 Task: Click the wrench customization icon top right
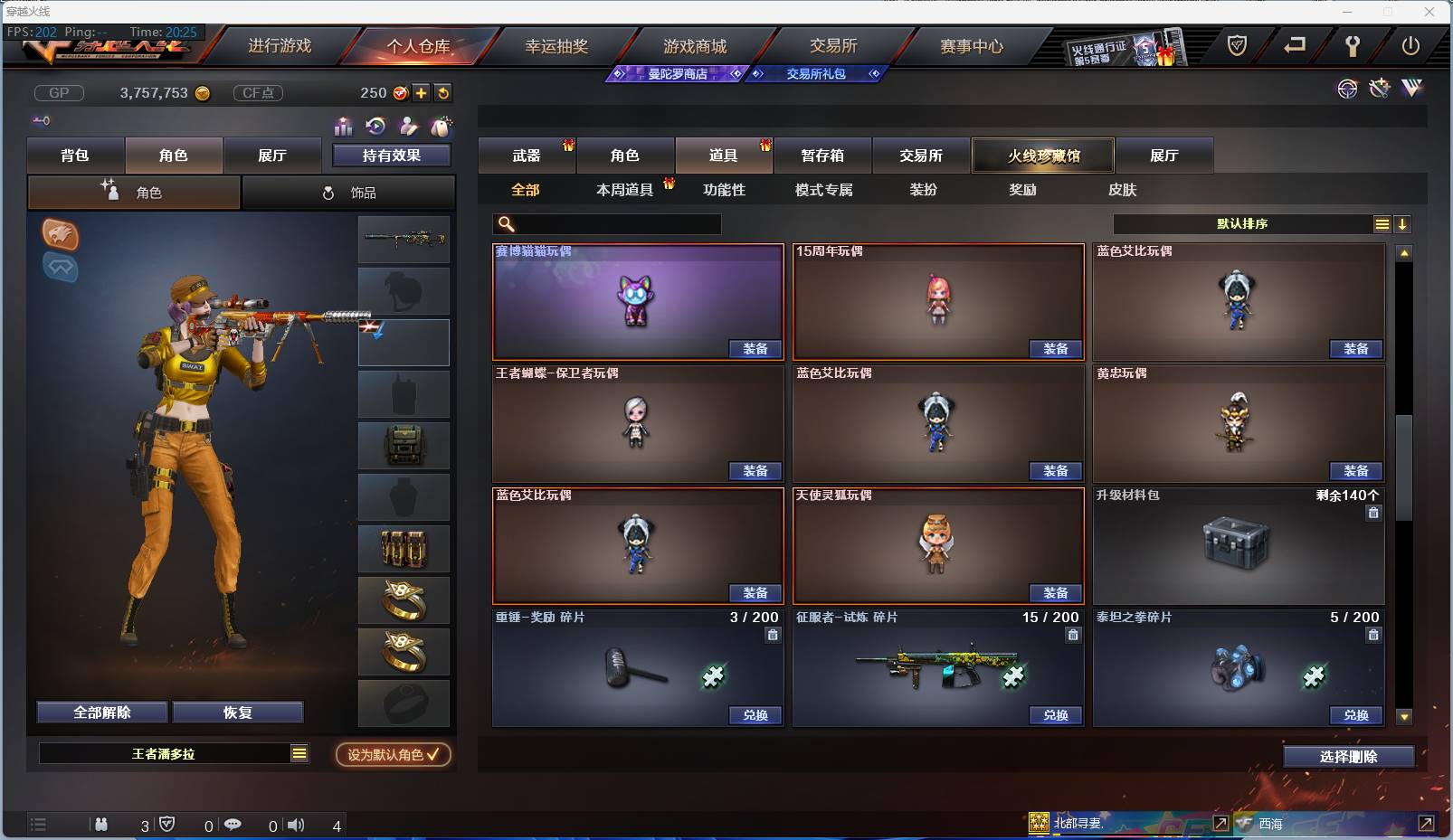click(1379, 89)
